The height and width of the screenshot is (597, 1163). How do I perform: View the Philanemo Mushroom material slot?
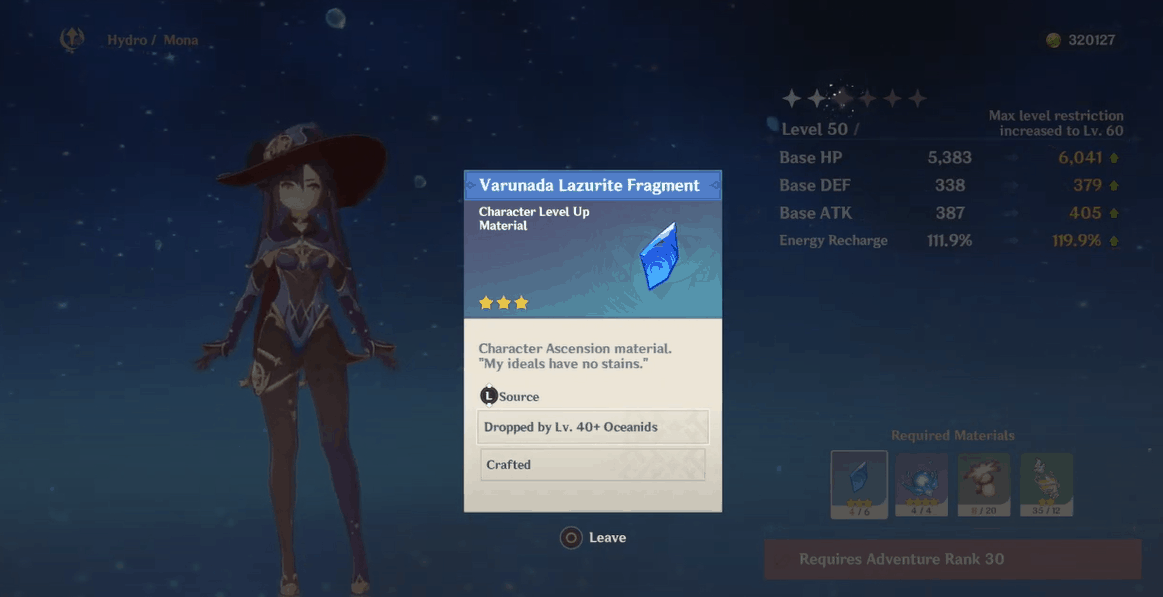pos(984,484)
